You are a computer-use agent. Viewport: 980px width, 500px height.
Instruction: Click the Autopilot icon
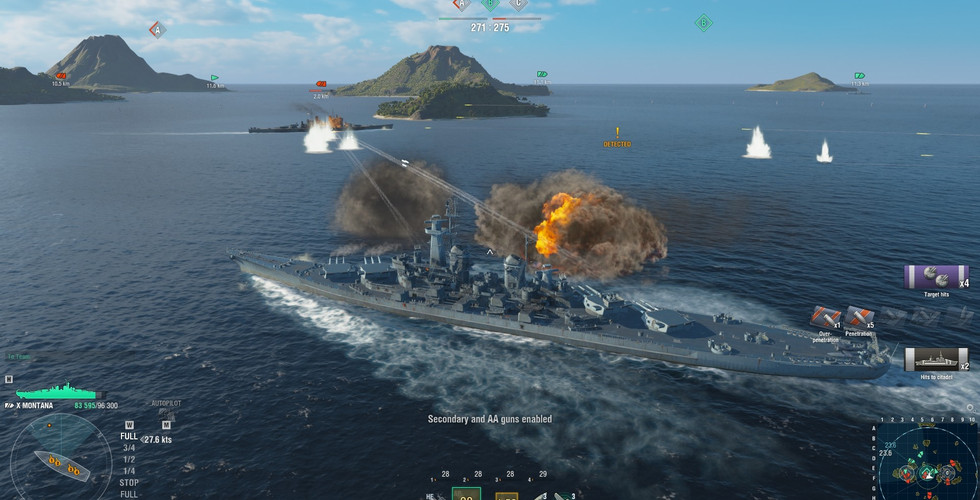pos(165,417)
